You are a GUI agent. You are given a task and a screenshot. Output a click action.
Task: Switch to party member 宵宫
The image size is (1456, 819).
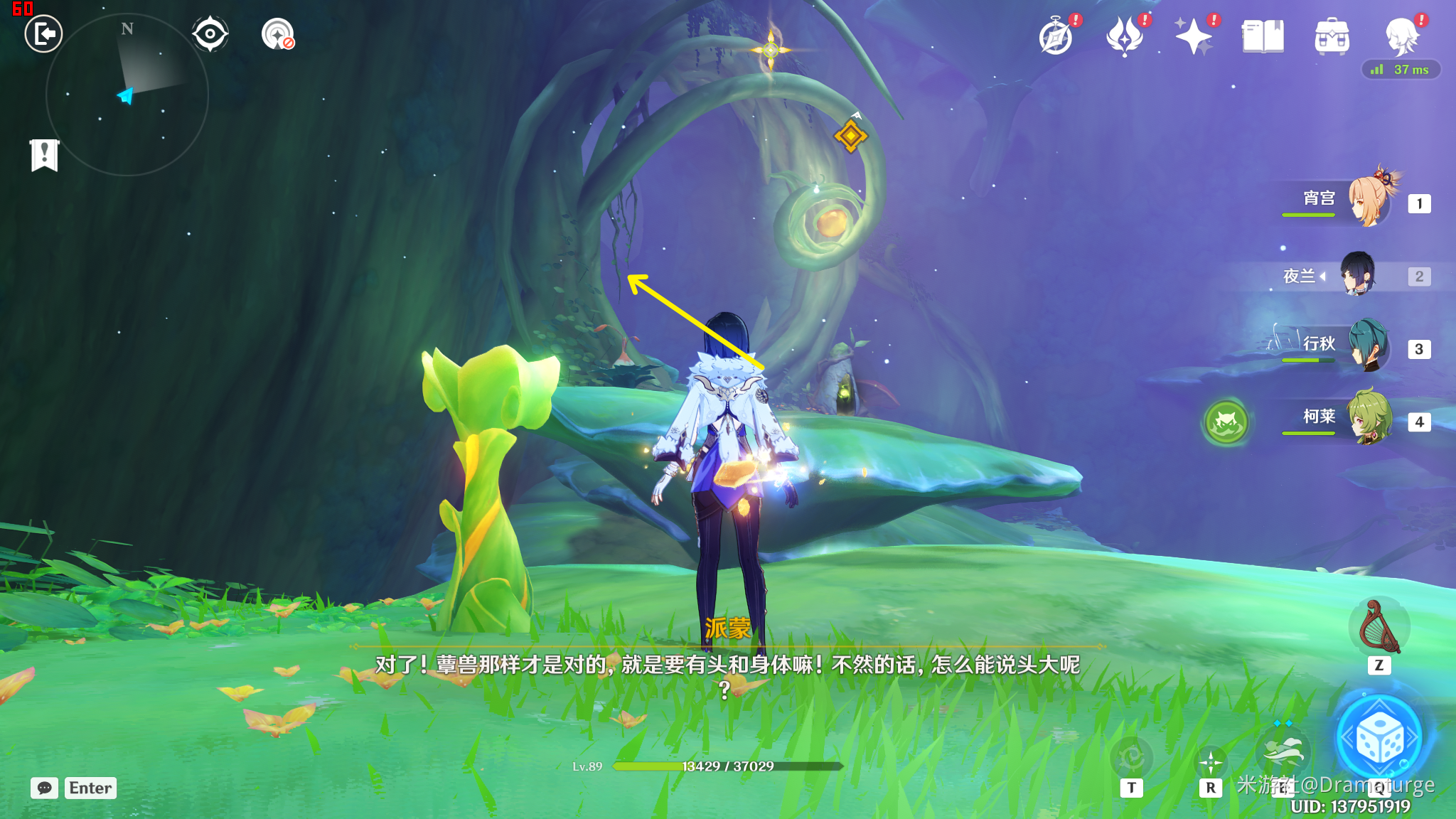click(x=1368, y=201)
